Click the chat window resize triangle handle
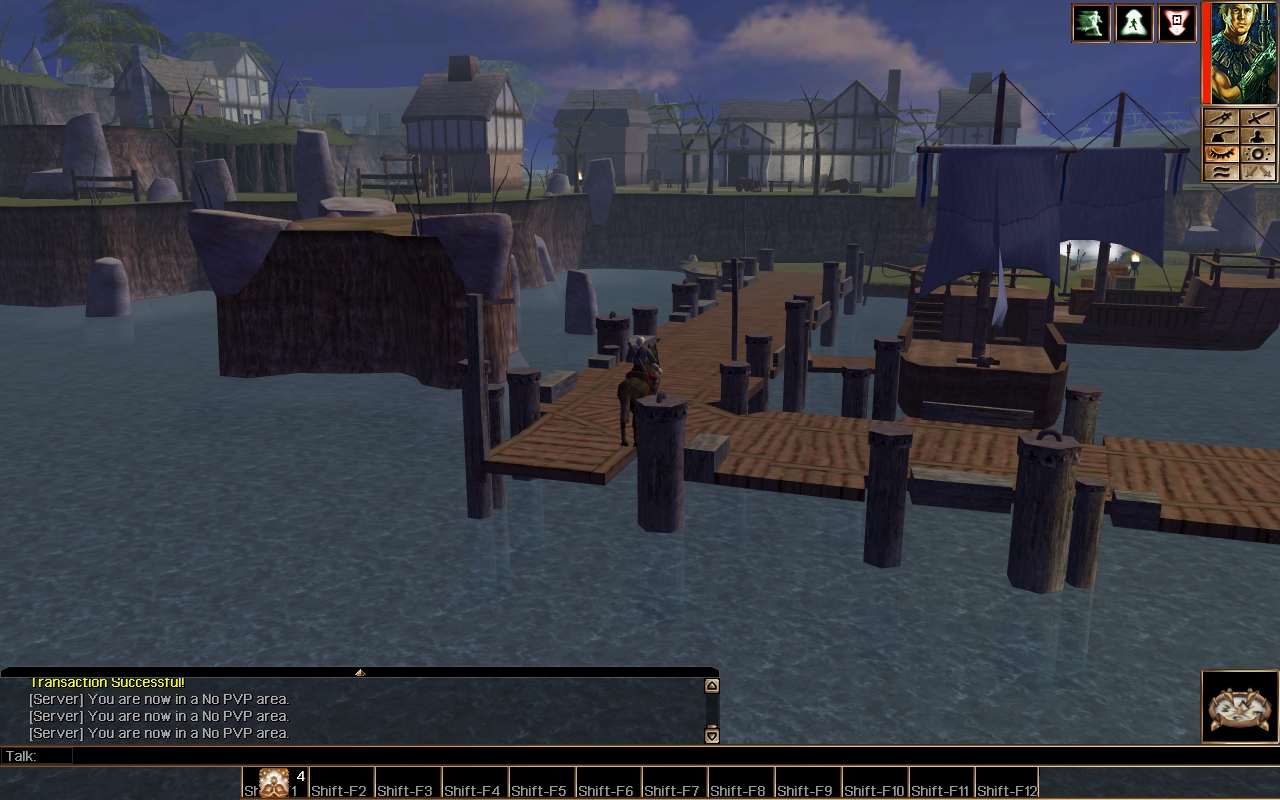Viewport: 1280px width, 800px height. [360, 673]
